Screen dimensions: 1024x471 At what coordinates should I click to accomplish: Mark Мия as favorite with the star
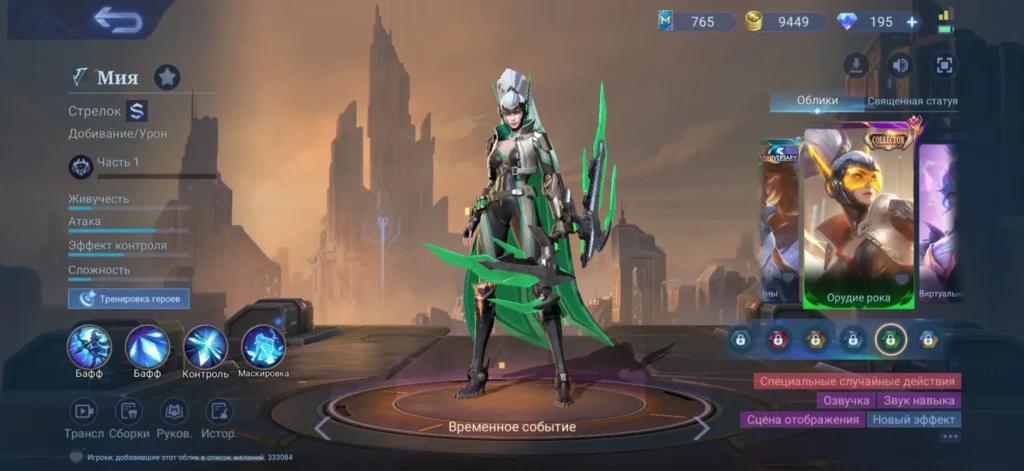coord(167,77)
